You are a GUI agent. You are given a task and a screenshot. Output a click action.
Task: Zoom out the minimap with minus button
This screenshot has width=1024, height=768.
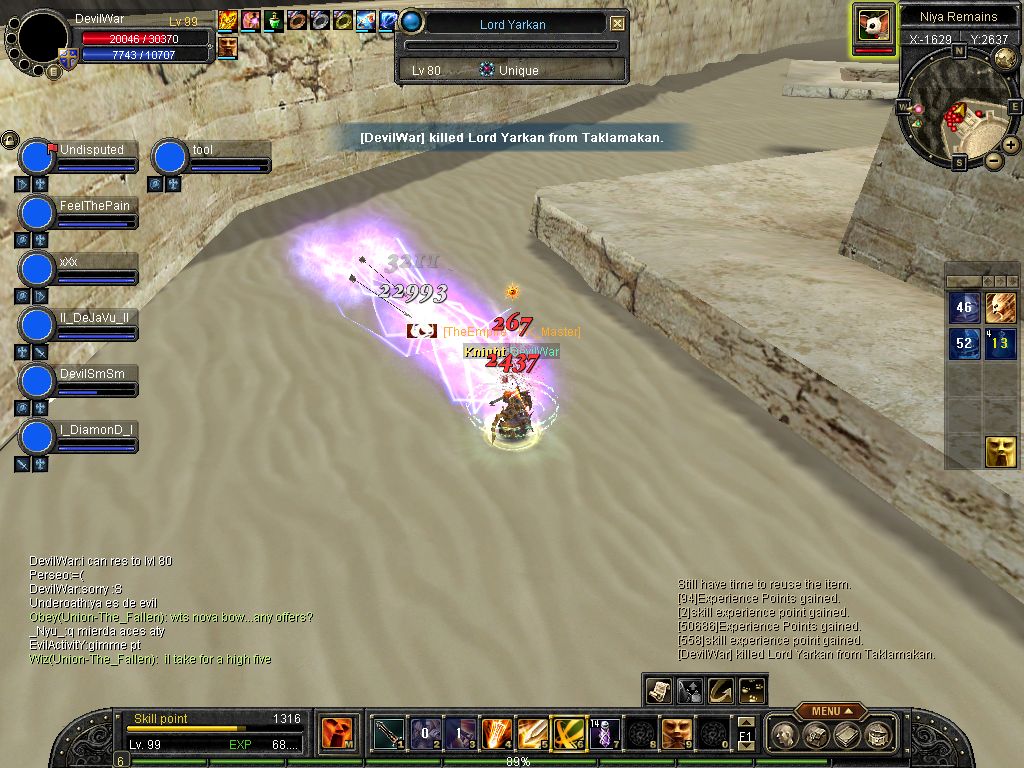pyautogui.click(x=993, y=160)
